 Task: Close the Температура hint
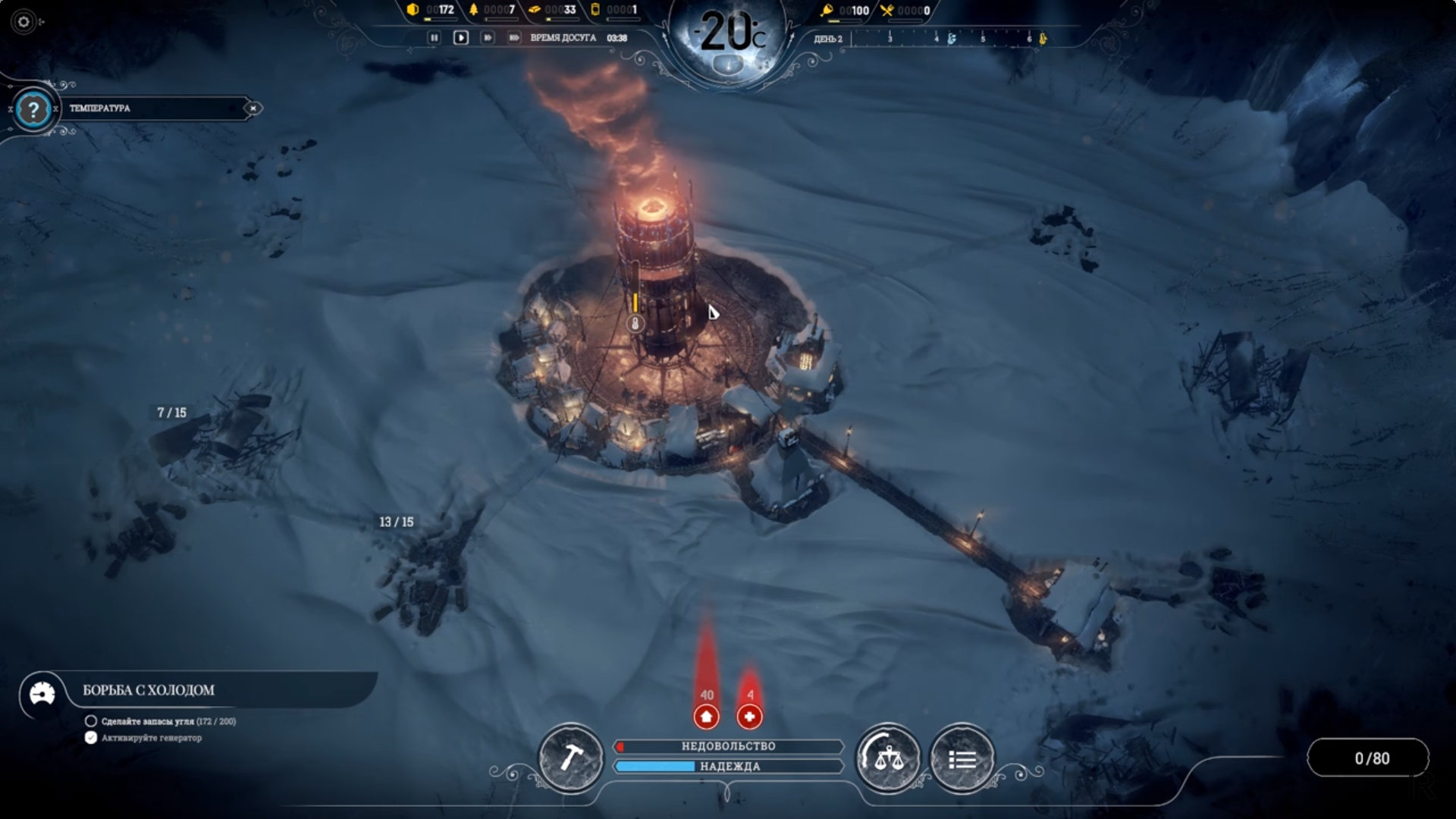[x=253, y=108]
